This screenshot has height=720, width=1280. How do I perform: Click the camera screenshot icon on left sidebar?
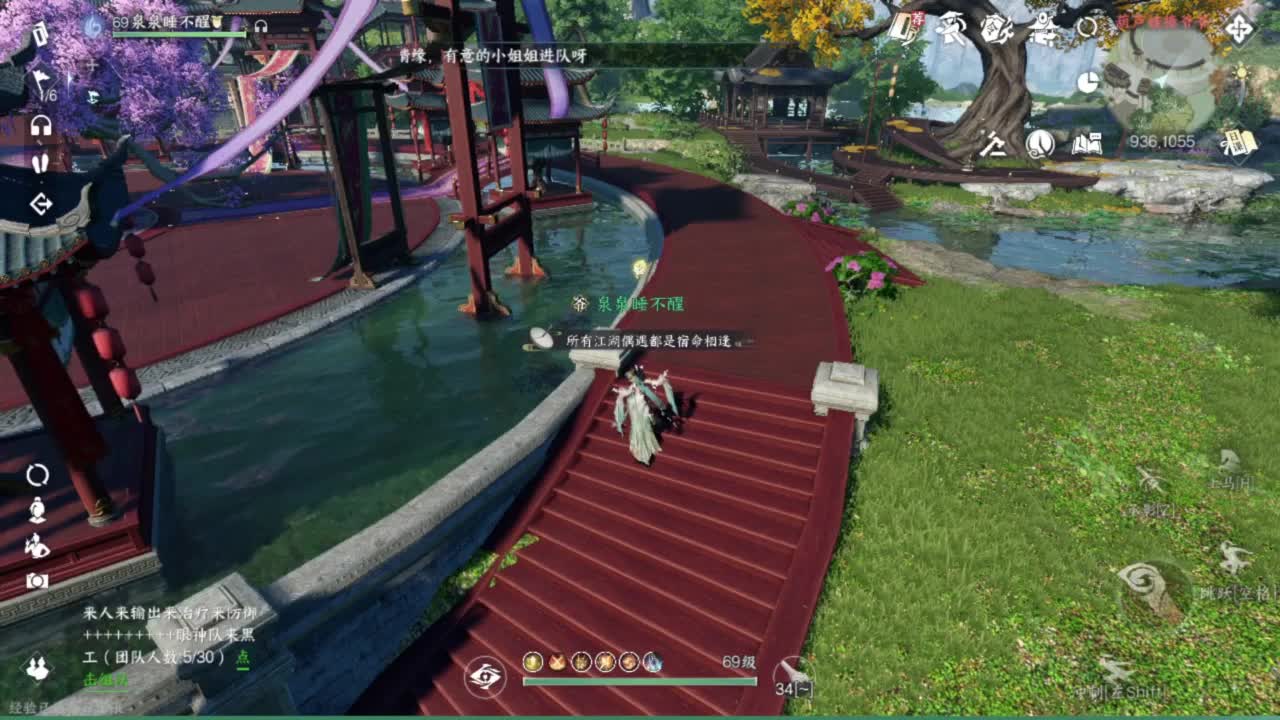(37, 580)
